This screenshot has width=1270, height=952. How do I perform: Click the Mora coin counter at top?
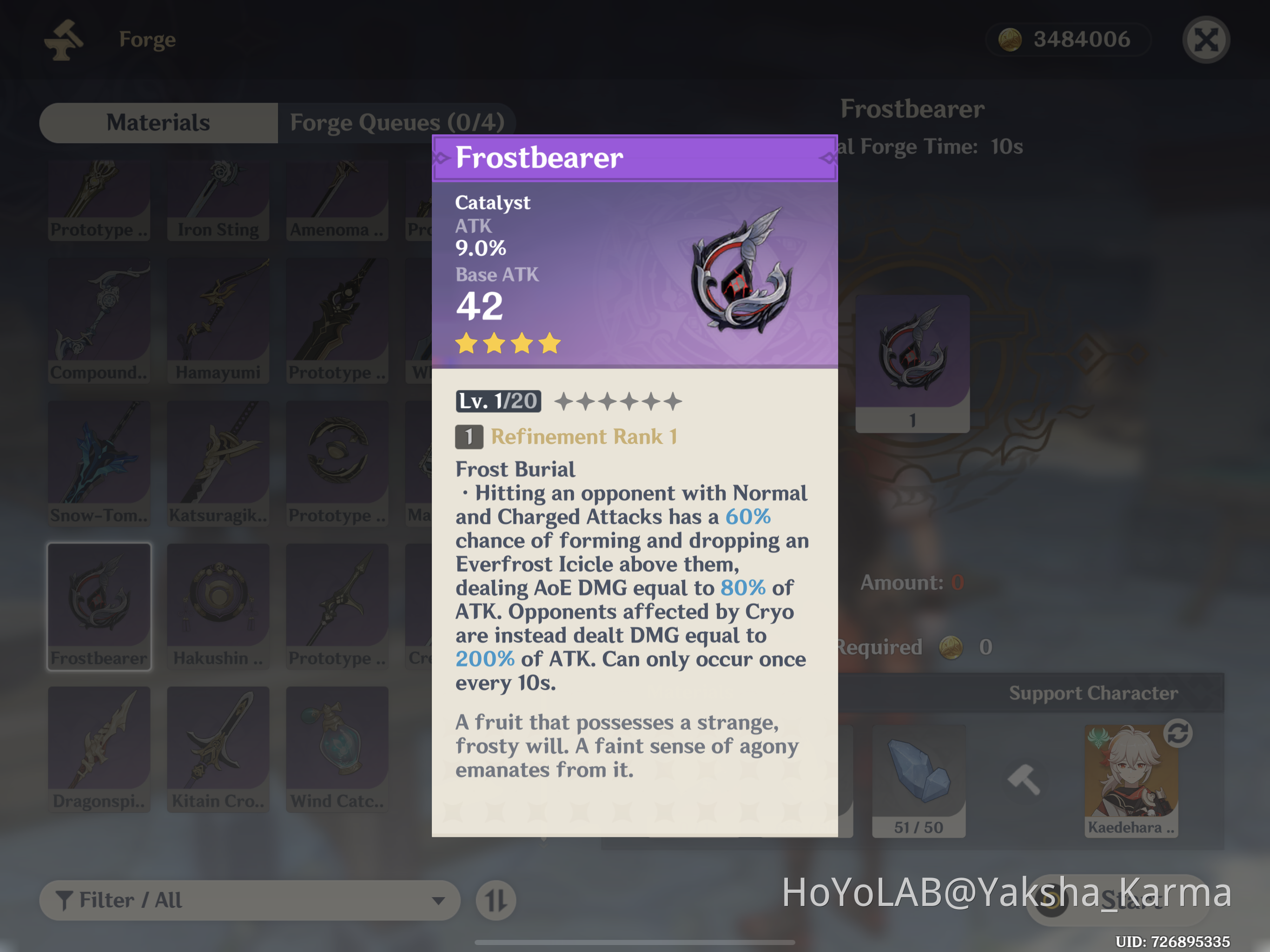pos(1068,39)
